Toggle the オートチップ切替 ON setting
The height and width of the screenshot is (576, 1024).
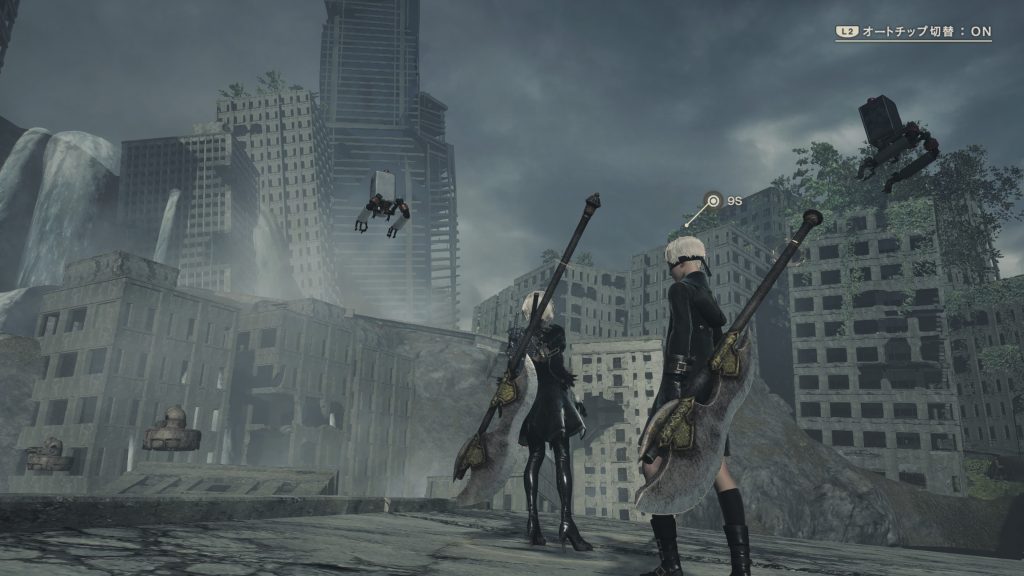tap(914, 31)
